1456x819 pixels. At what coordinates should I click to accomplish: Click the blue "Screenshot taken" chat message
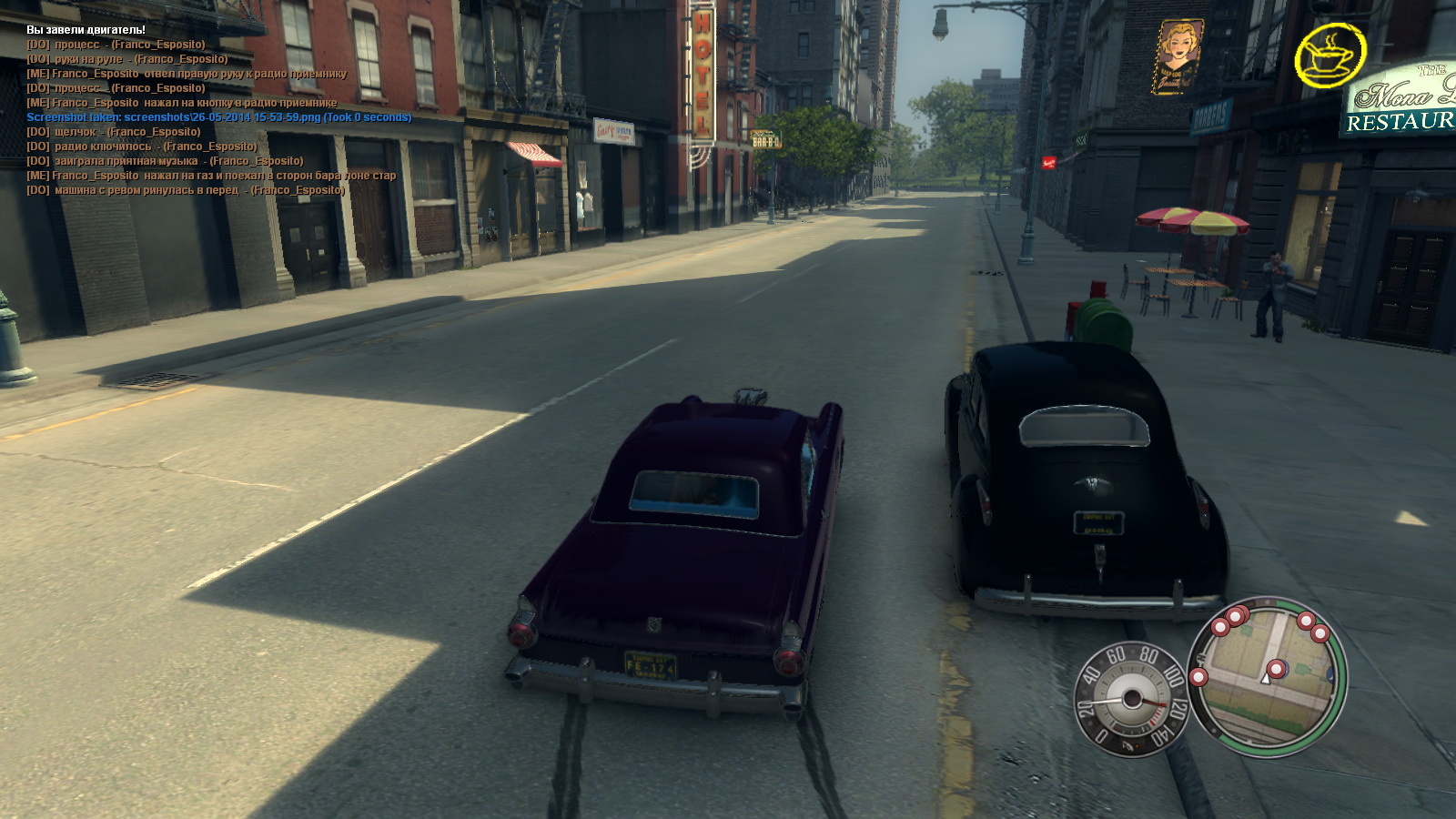[x=218, y=117]
